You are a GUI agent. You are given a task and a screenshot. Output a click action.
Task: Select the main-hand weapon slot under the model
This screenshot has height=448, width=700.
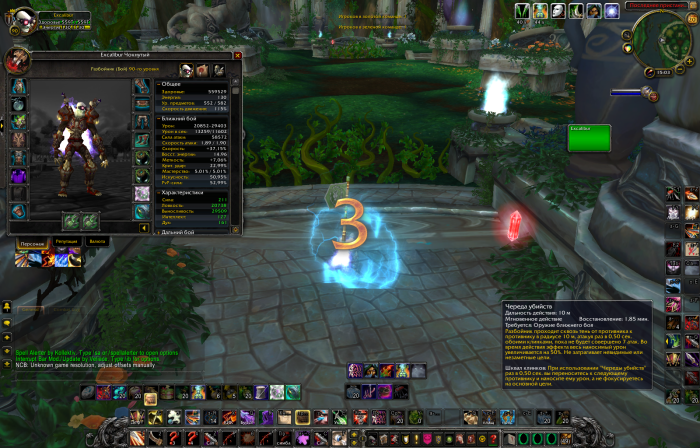pyautogui.click(x=72, y=220)
